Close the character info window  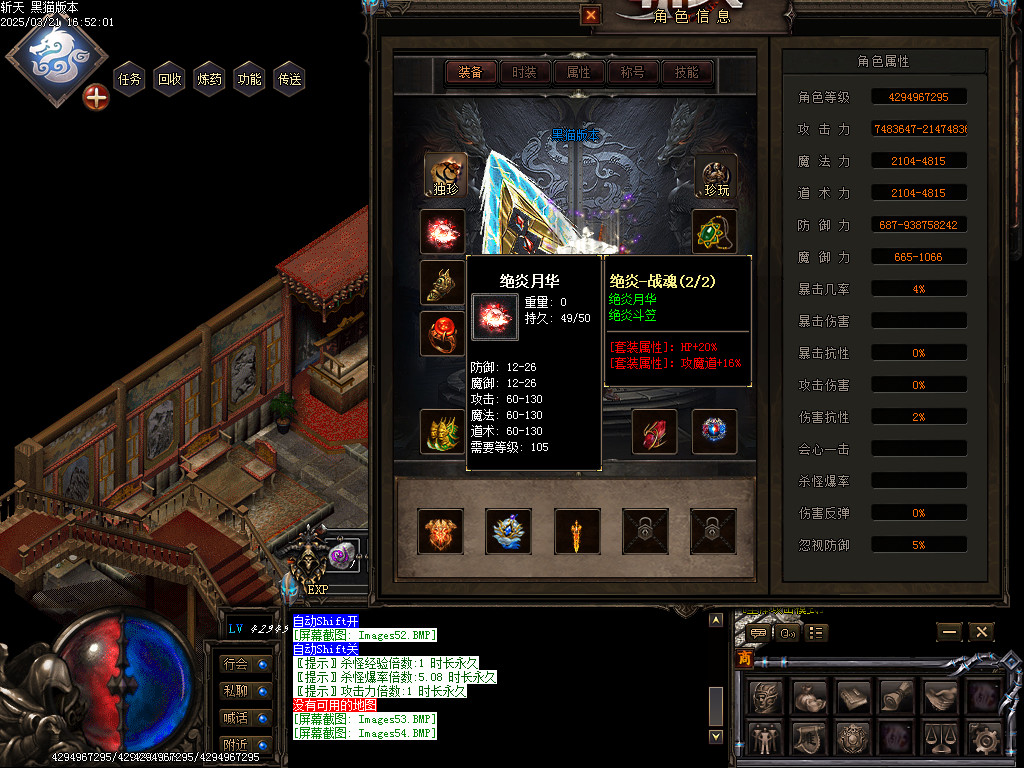coord(591,15)
